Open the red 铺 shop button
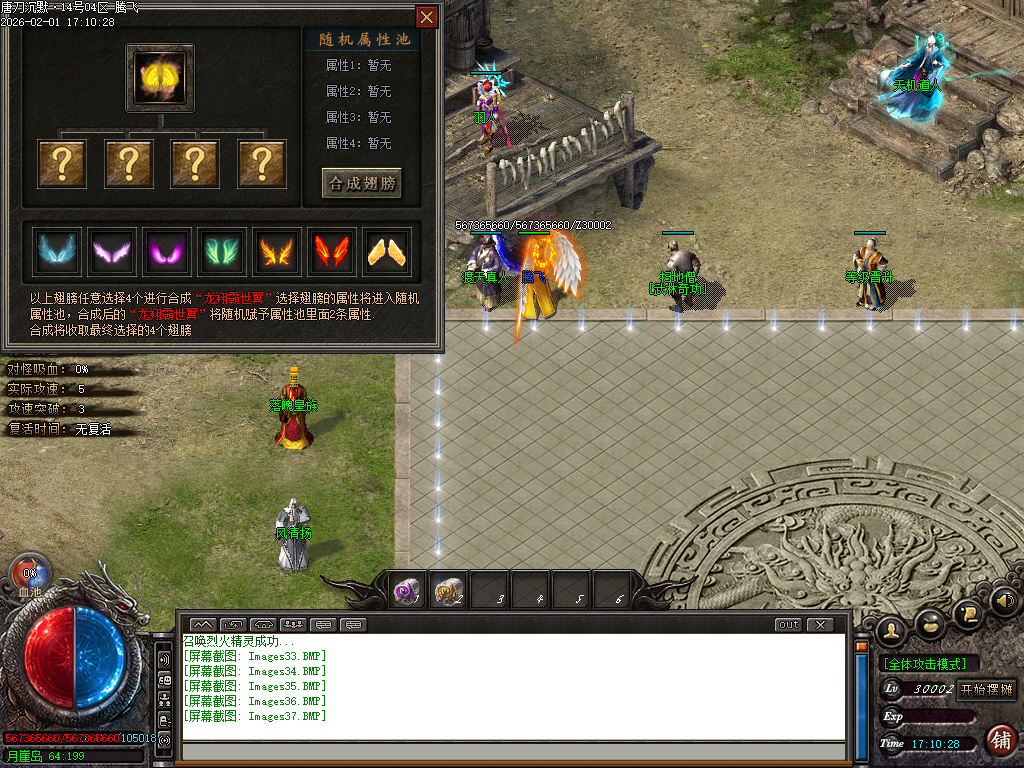Screen dimensions: 1024x768 coord(1000,740)
